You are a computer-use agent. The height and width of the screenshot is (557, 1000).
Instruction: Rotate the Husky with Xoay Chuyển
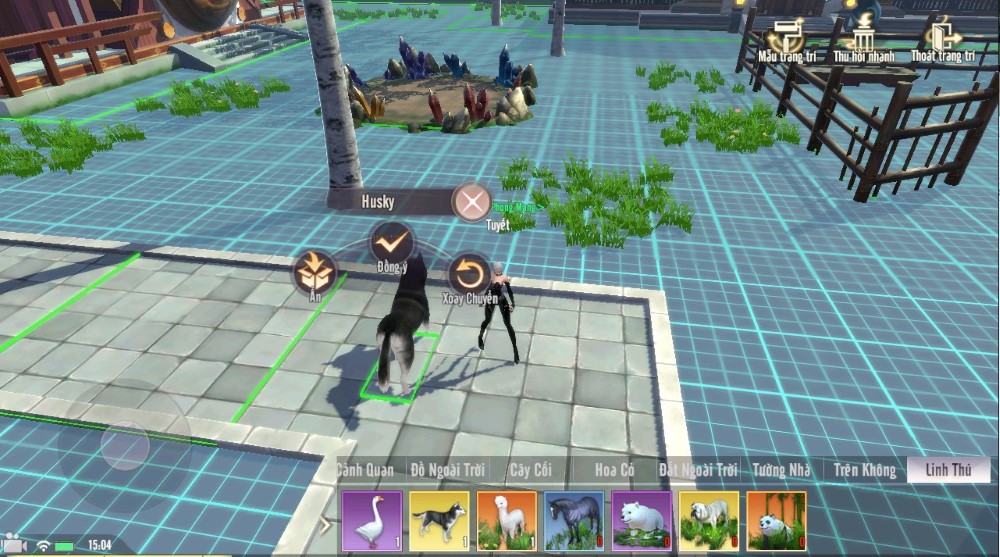point(468,273)
